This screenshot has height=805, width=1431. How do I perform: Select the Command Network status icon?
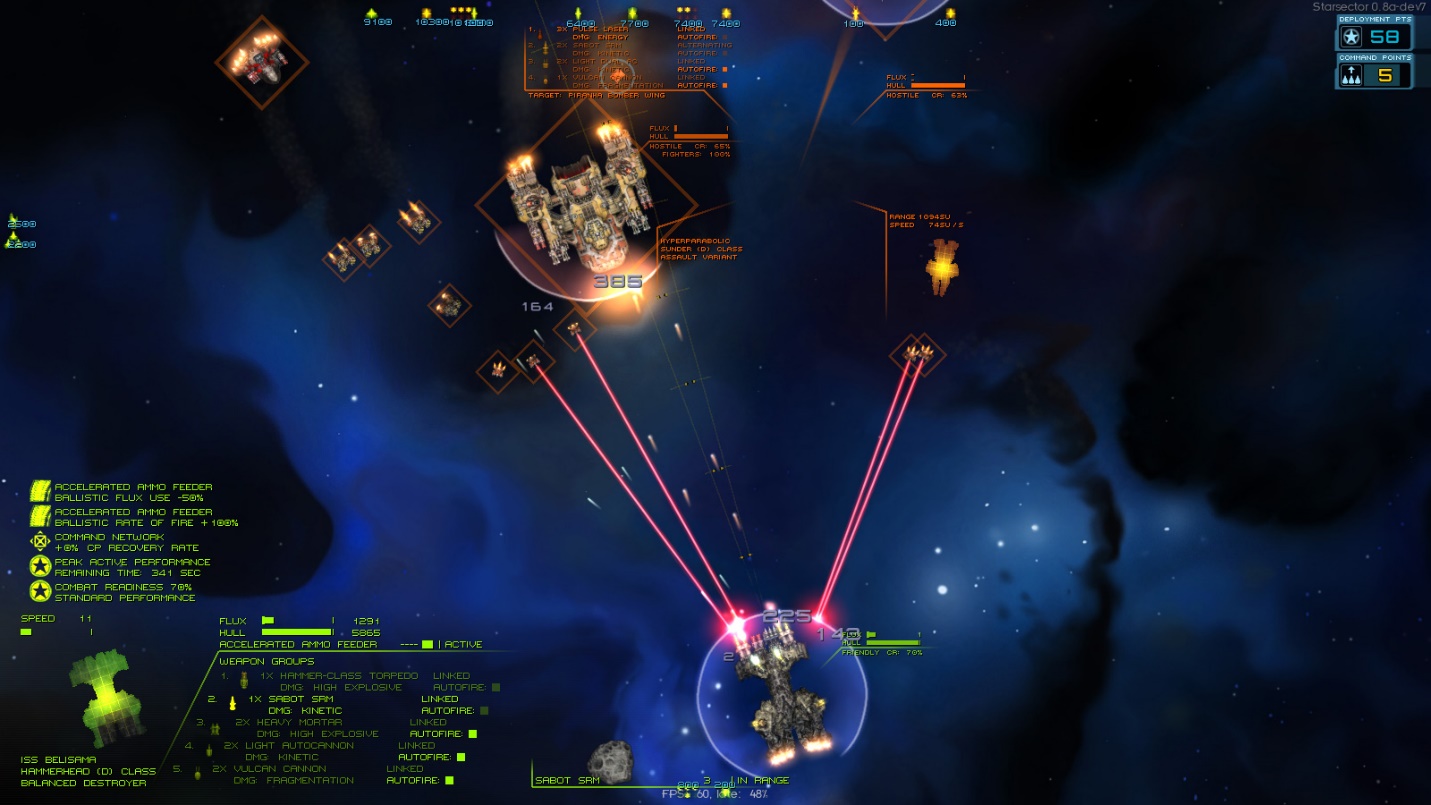40,541
